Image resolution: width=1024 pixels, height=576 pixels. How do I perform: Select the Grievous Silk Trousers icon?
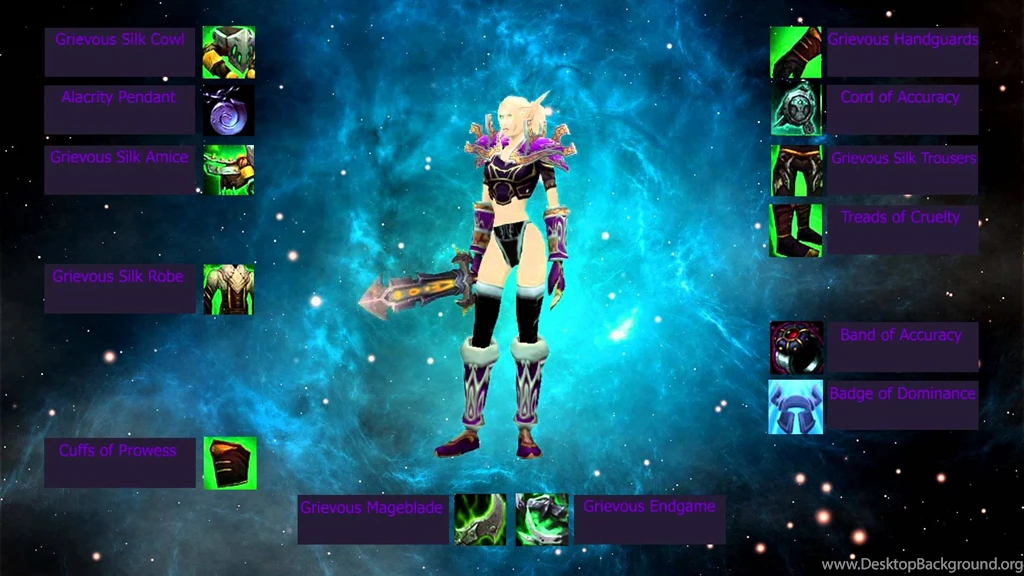tap(796, 171)
